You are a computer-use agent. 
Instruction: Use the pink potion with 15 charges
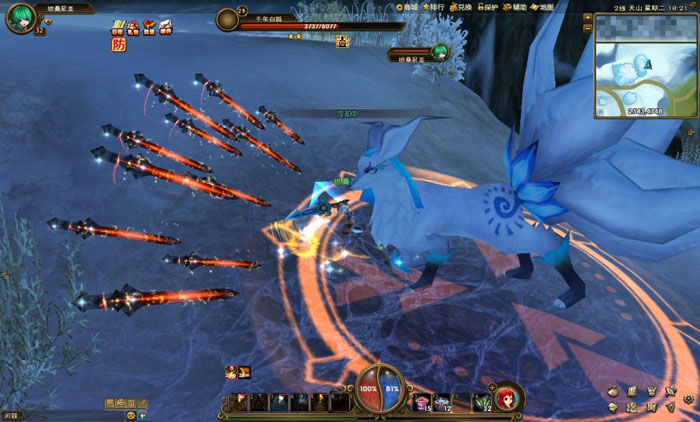pyautogui.click(x=422, y=402)
